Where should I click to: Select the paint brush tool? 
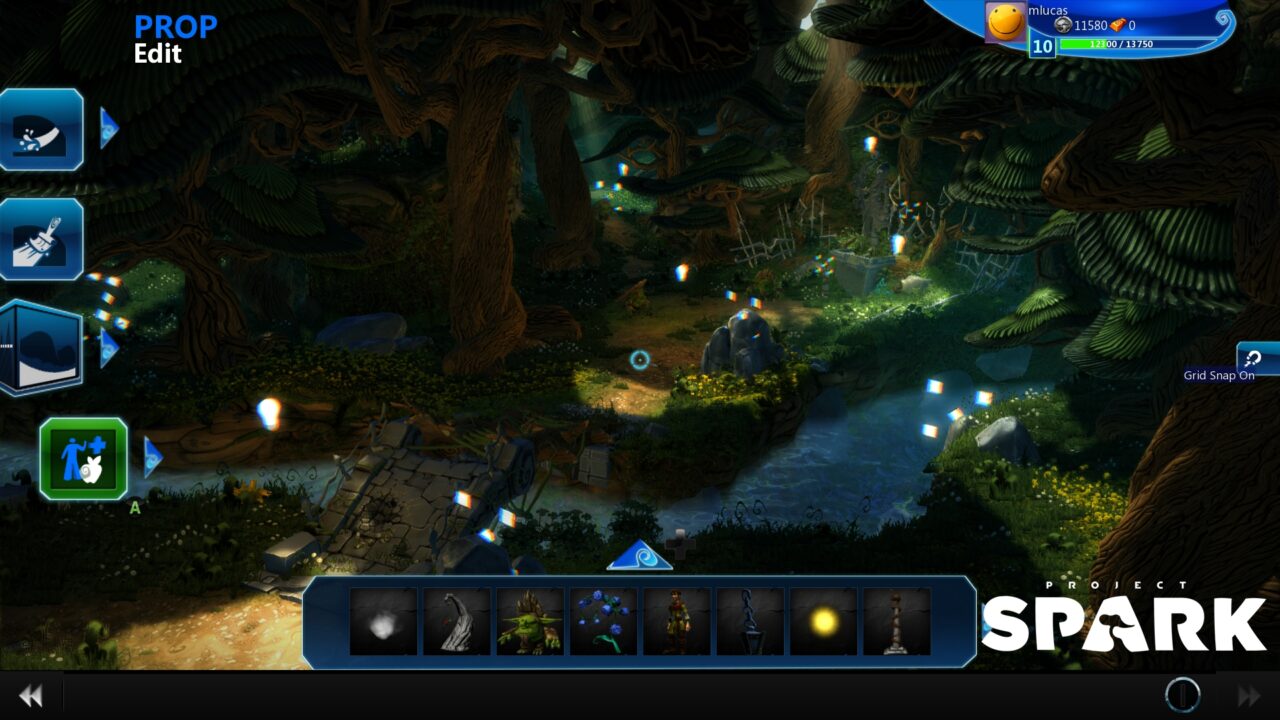41,241
